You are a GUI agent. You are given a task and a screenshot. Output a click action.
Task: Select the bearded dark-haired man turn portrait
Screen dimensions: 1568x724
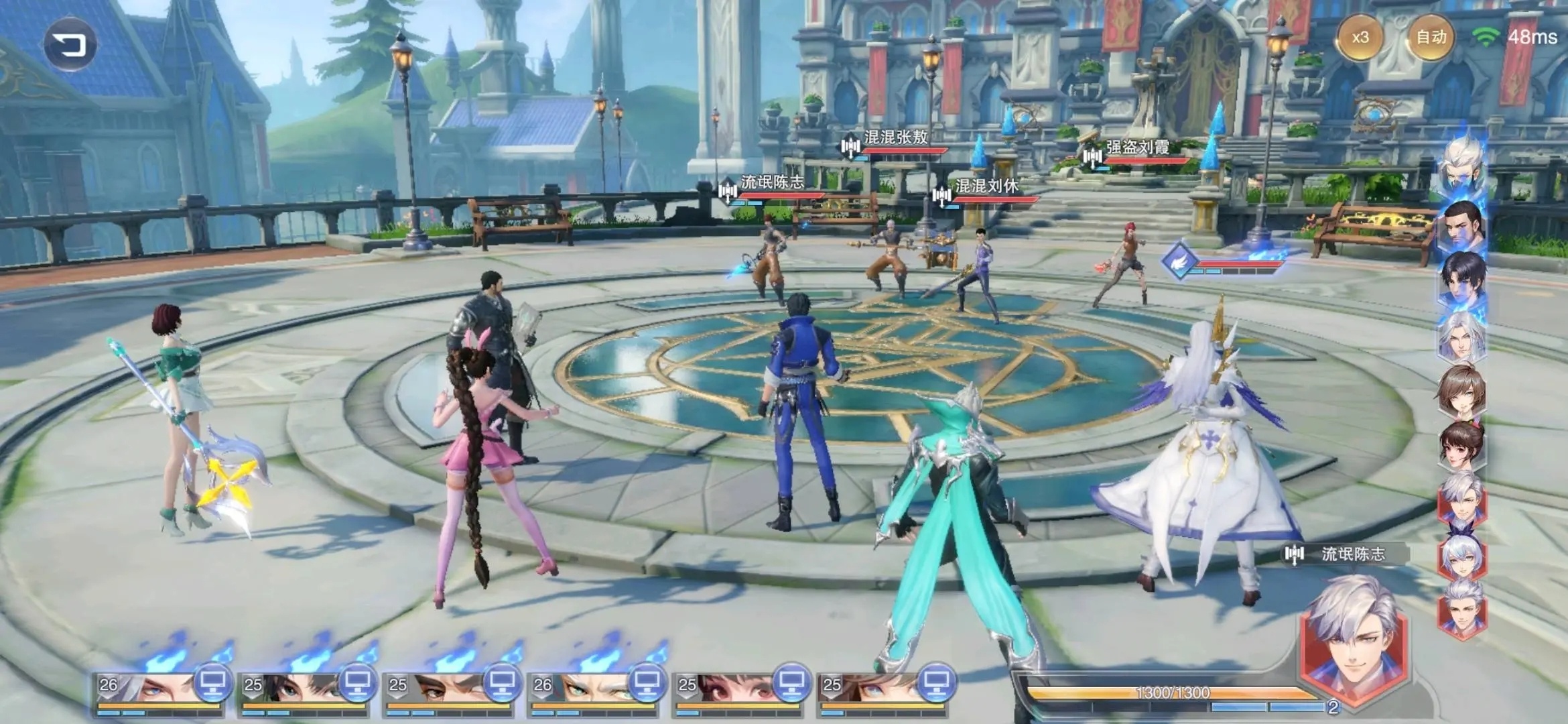(1463, 225)
